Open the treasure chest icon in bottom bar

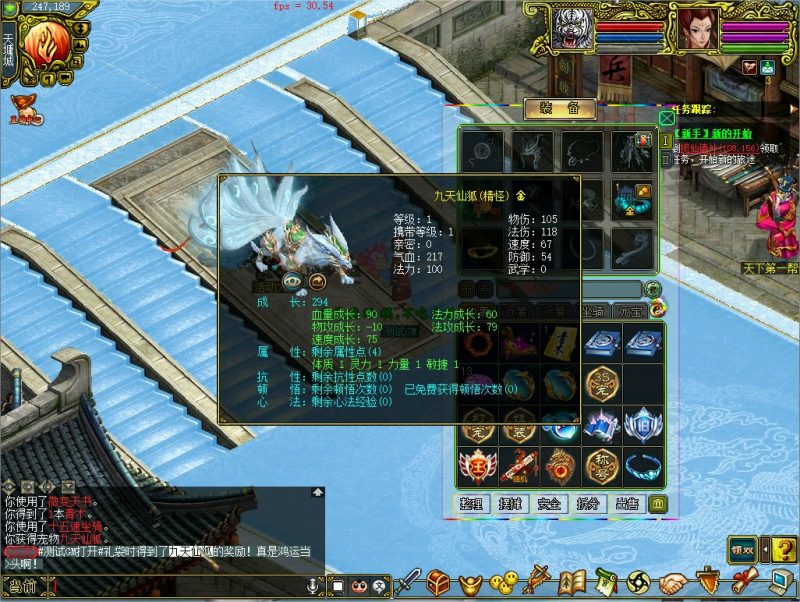[438, 580]
